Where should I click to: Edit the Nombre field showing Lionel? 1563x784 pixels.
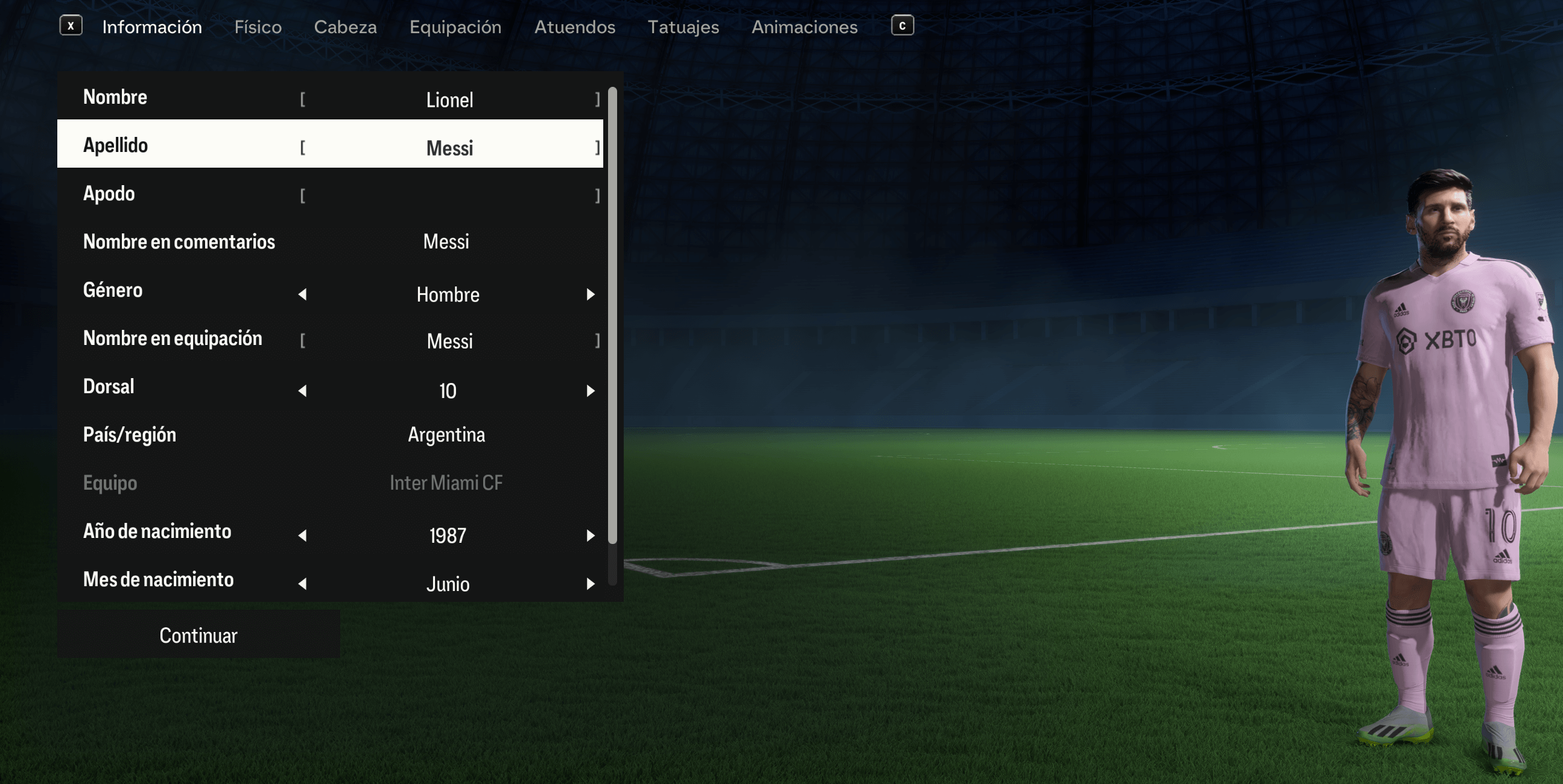coord(449,99)
